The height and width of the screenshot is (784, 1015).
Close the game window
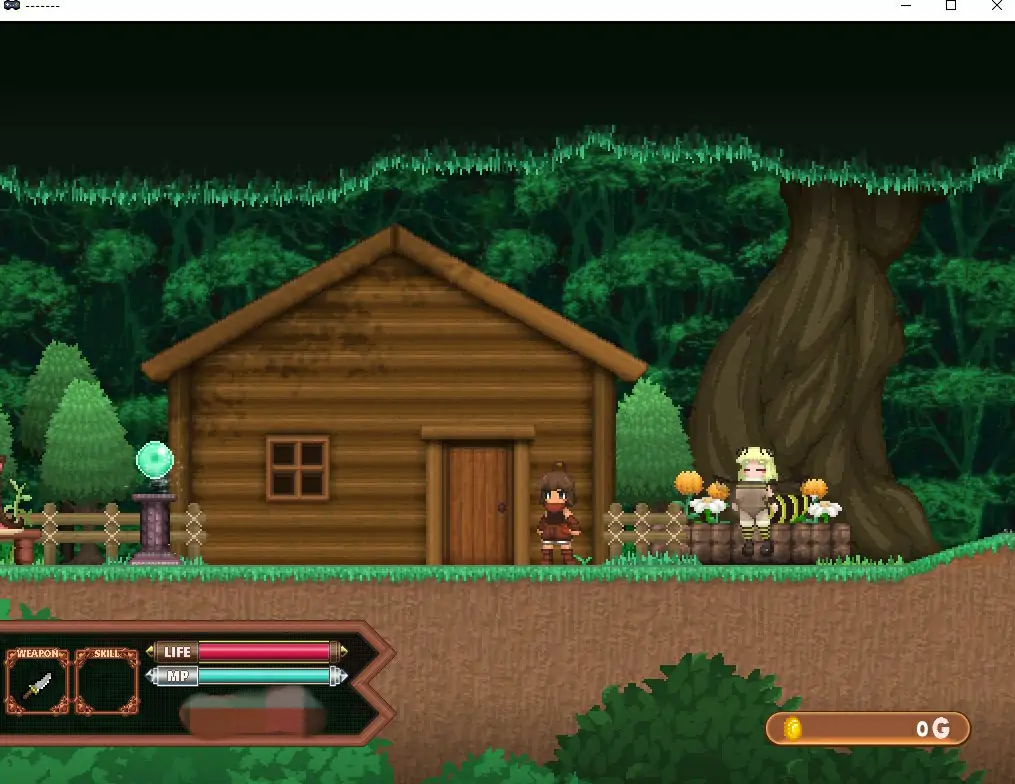(997, 6)
